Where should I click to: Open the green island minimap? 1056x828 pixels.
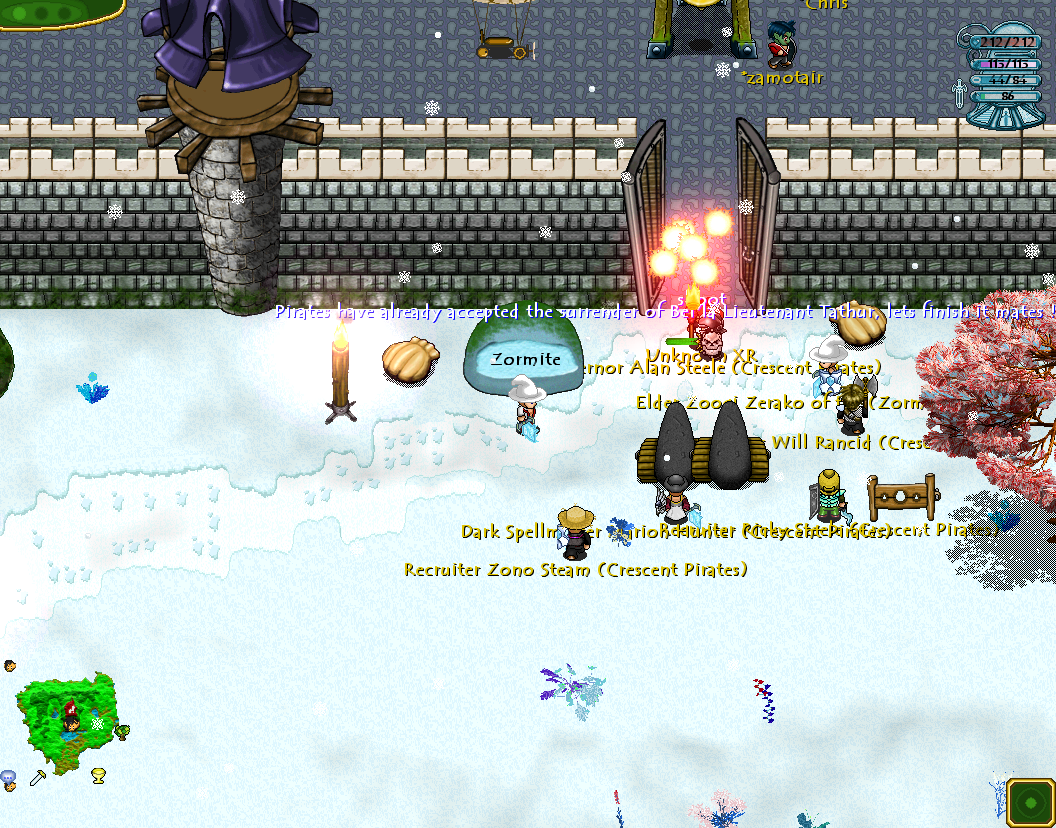pos(66,719)
